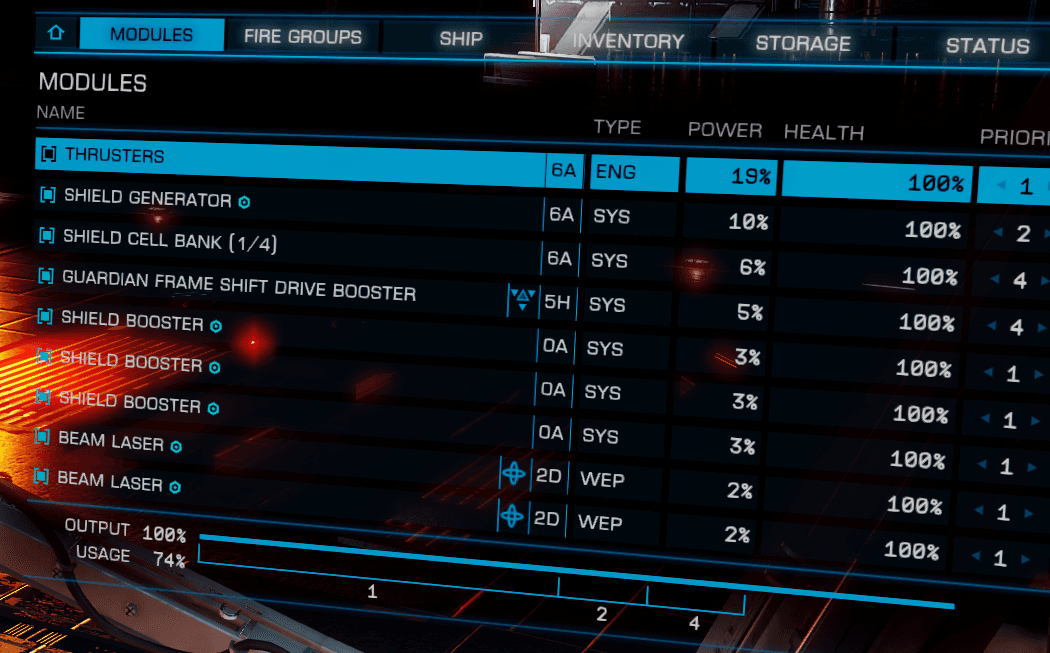Open the Ship tab
The height and width of the screenshot is (653, 1050).
(x=461, y=39)
